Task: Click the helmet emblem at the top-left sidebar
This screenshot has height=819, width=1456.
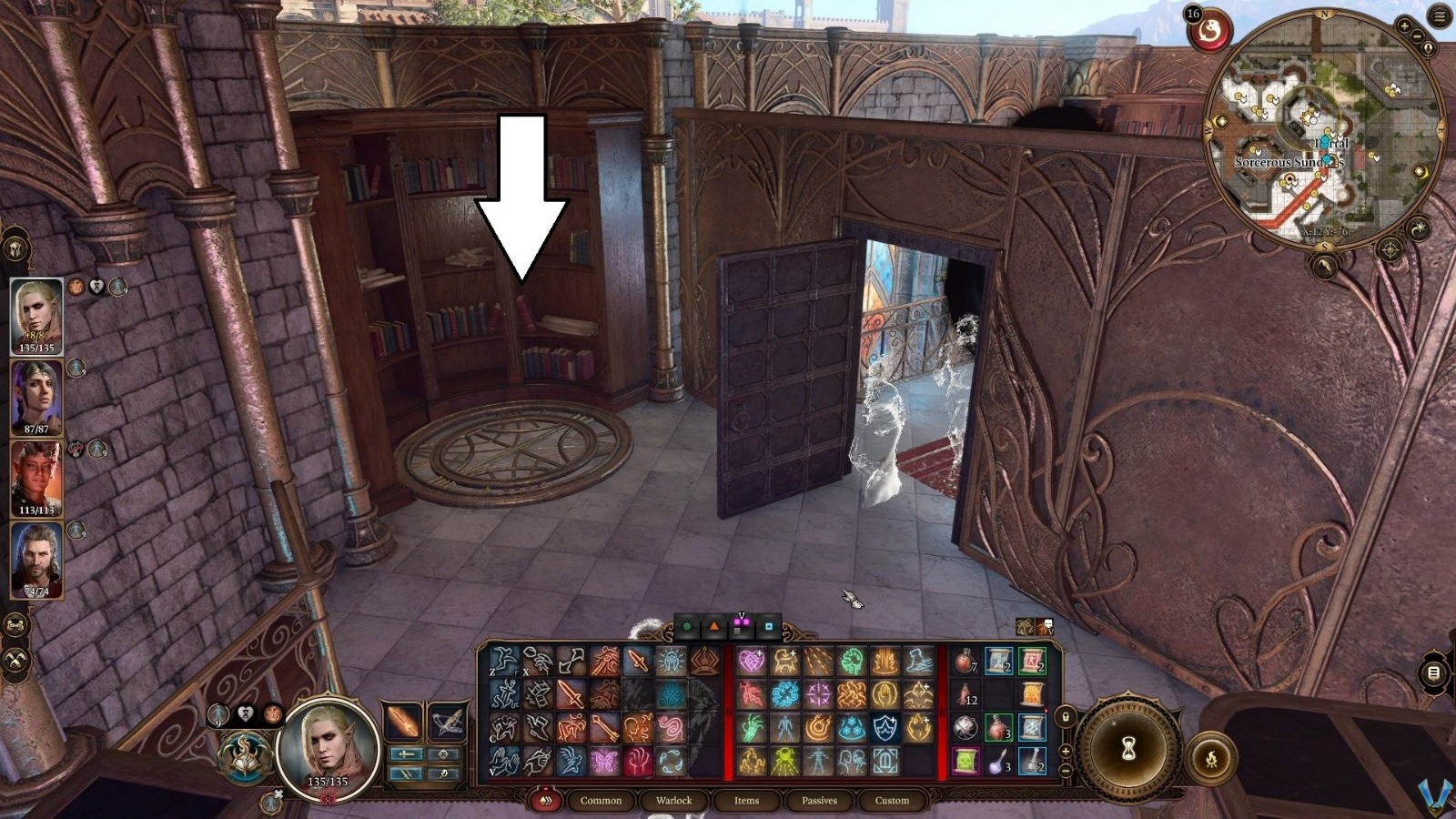Action: point(15,248)
